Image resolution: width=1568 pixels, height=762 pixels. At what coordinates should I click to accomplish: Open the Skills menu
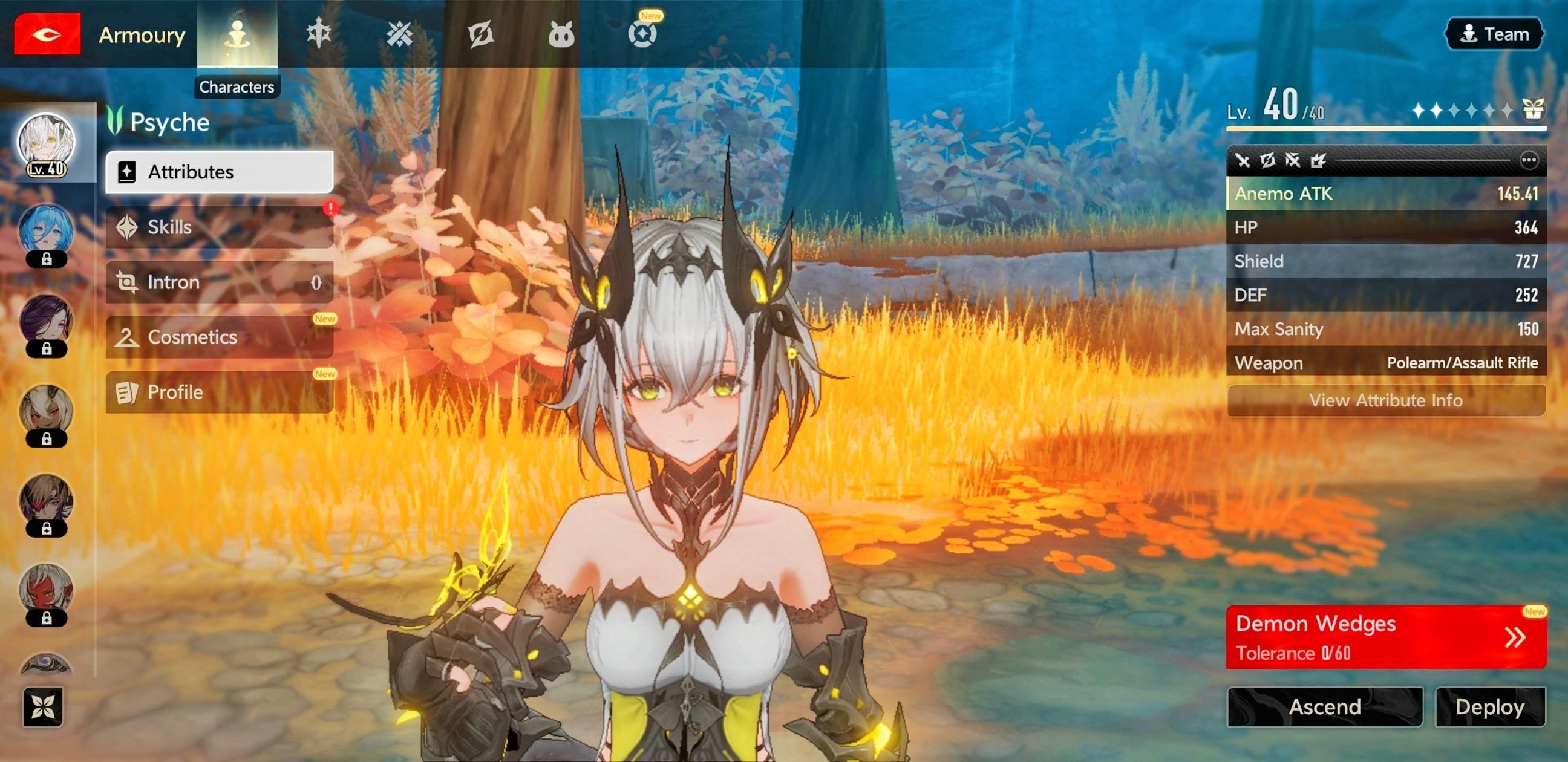[219, 227]
